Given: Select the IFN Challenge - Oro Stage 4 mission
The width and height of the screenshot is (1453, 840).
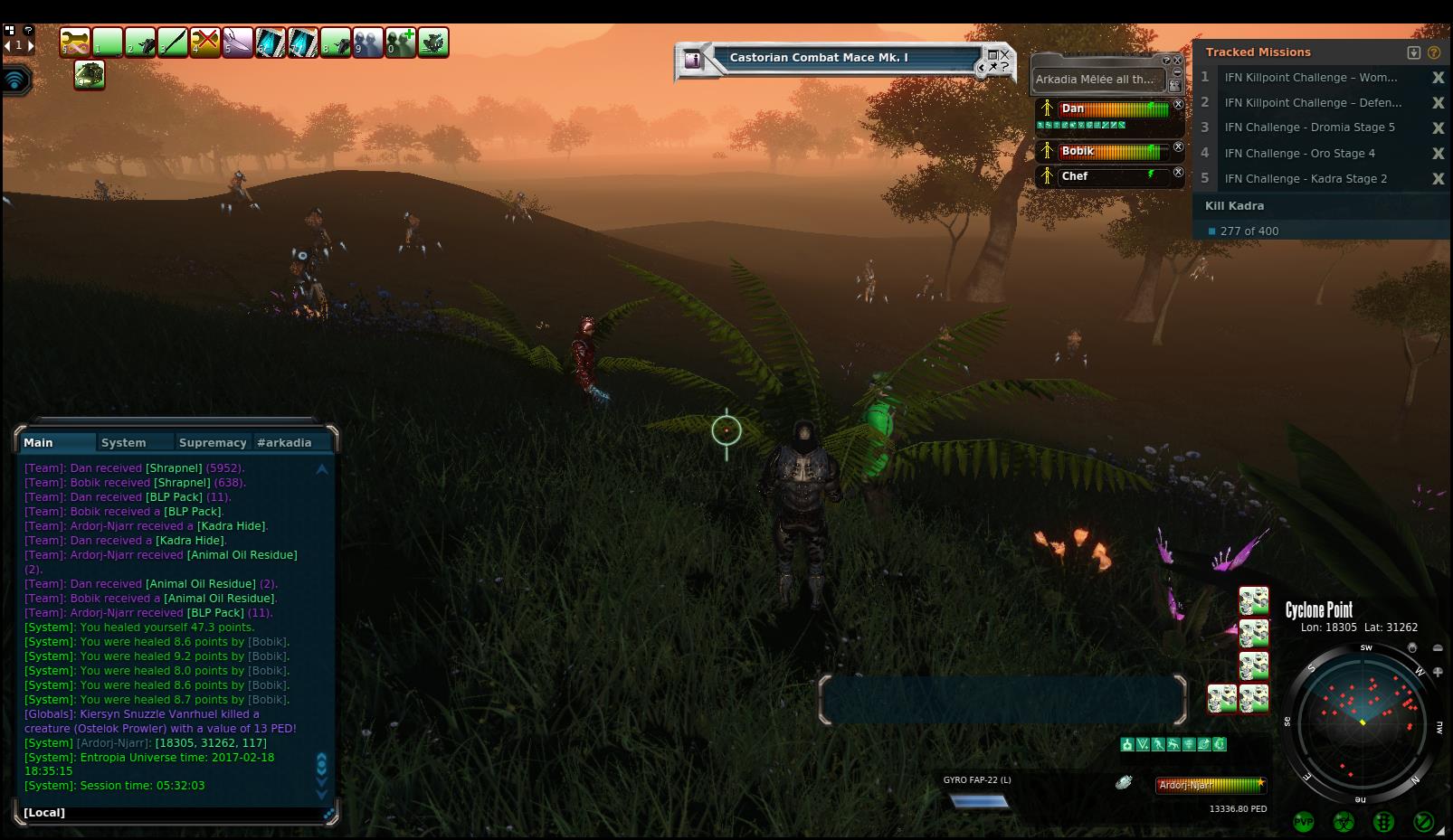Looking at the screenshot, I should click(1299, 154).
